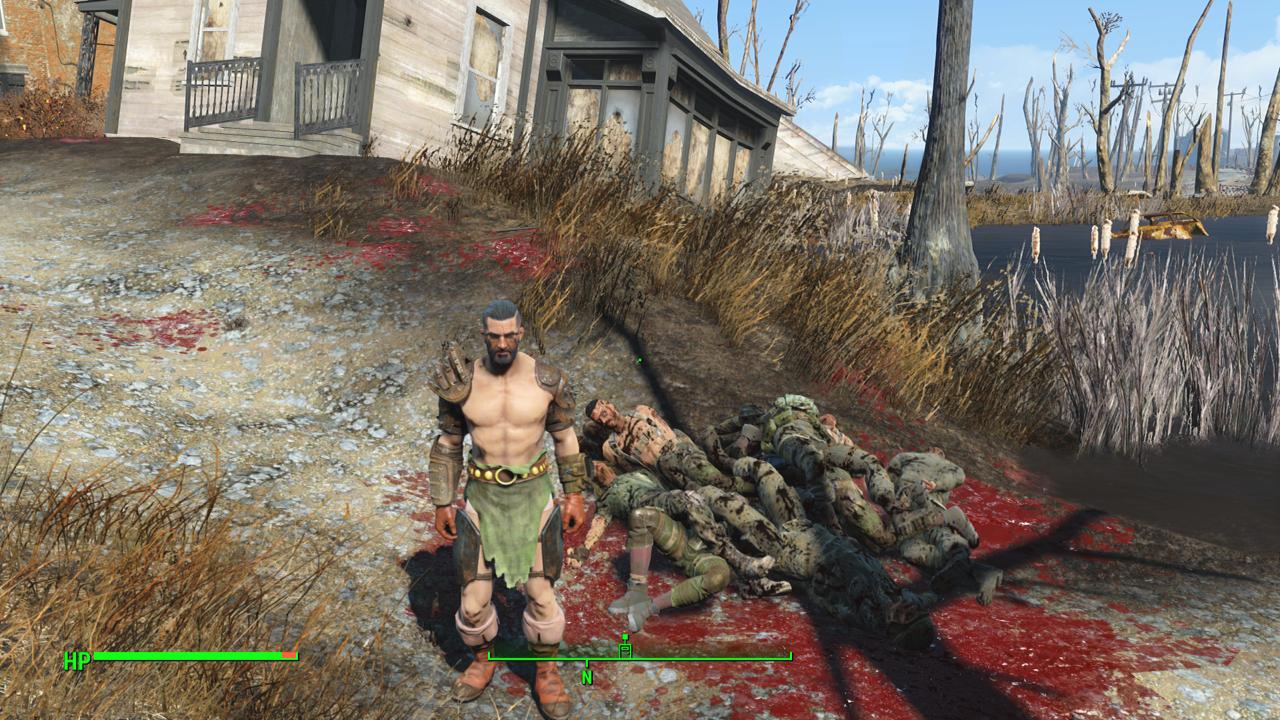Viewport: 1280px width, 720px height.
Task: Click the location marker icon on the compass
Action: coord(625,649)
